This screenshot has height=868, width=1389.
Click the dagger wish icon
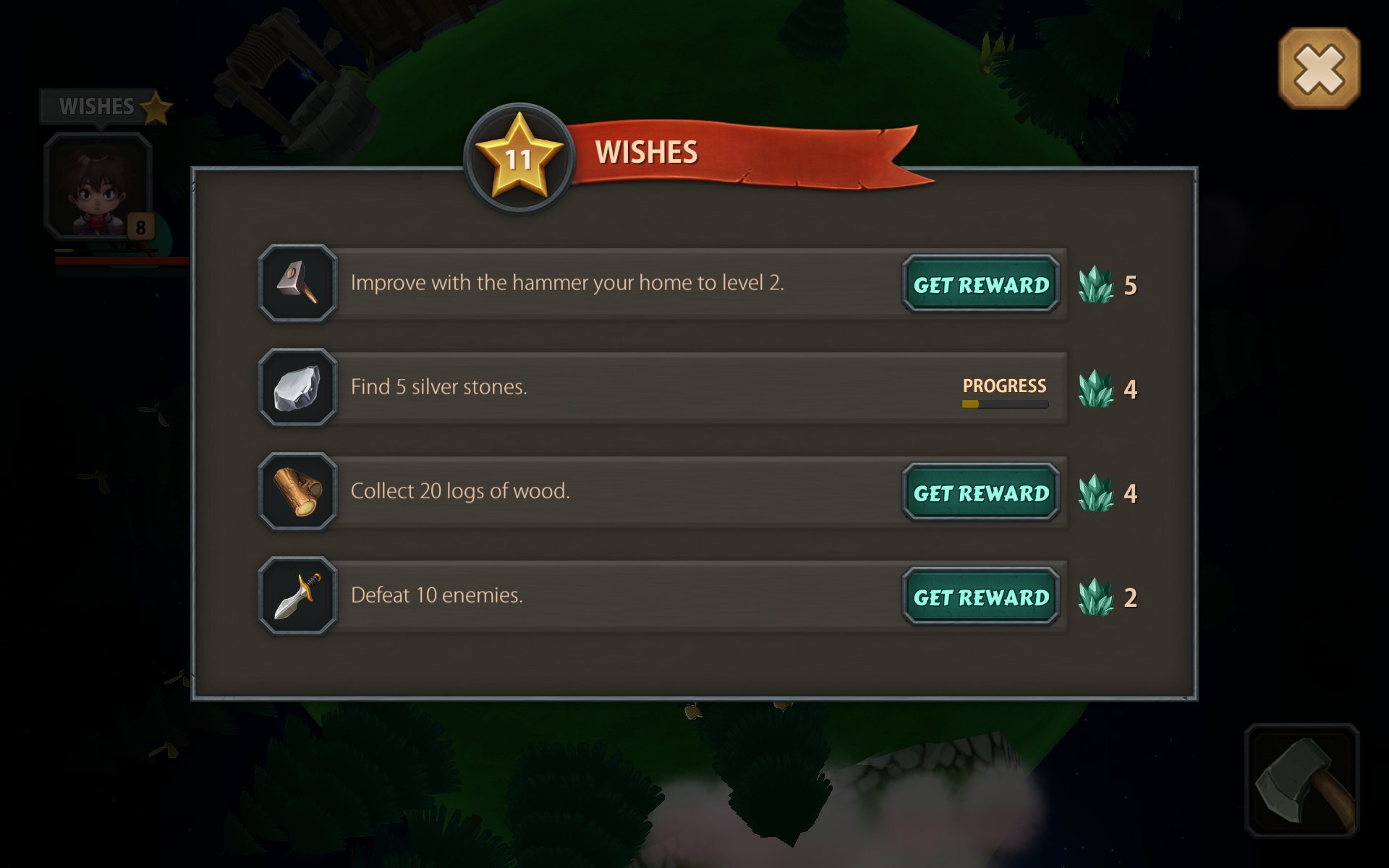tap(297, 596)
